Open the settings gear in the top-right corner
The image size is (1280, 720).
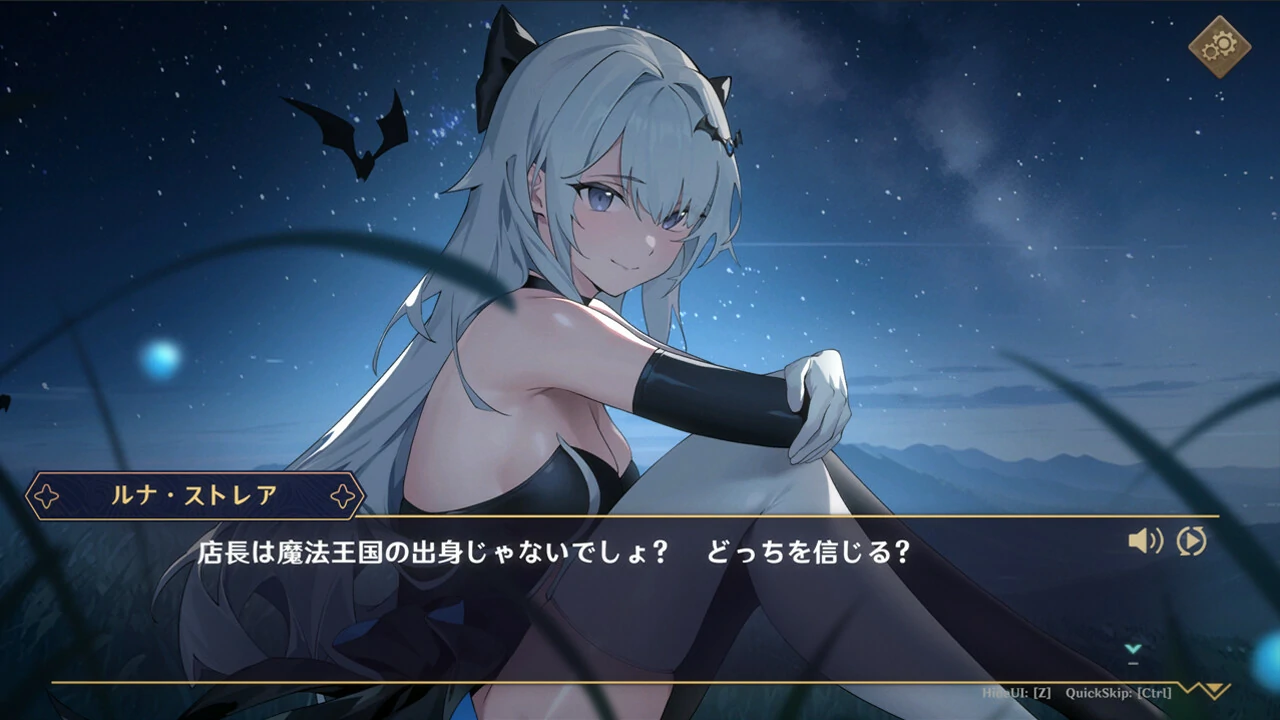[1221, 46]
